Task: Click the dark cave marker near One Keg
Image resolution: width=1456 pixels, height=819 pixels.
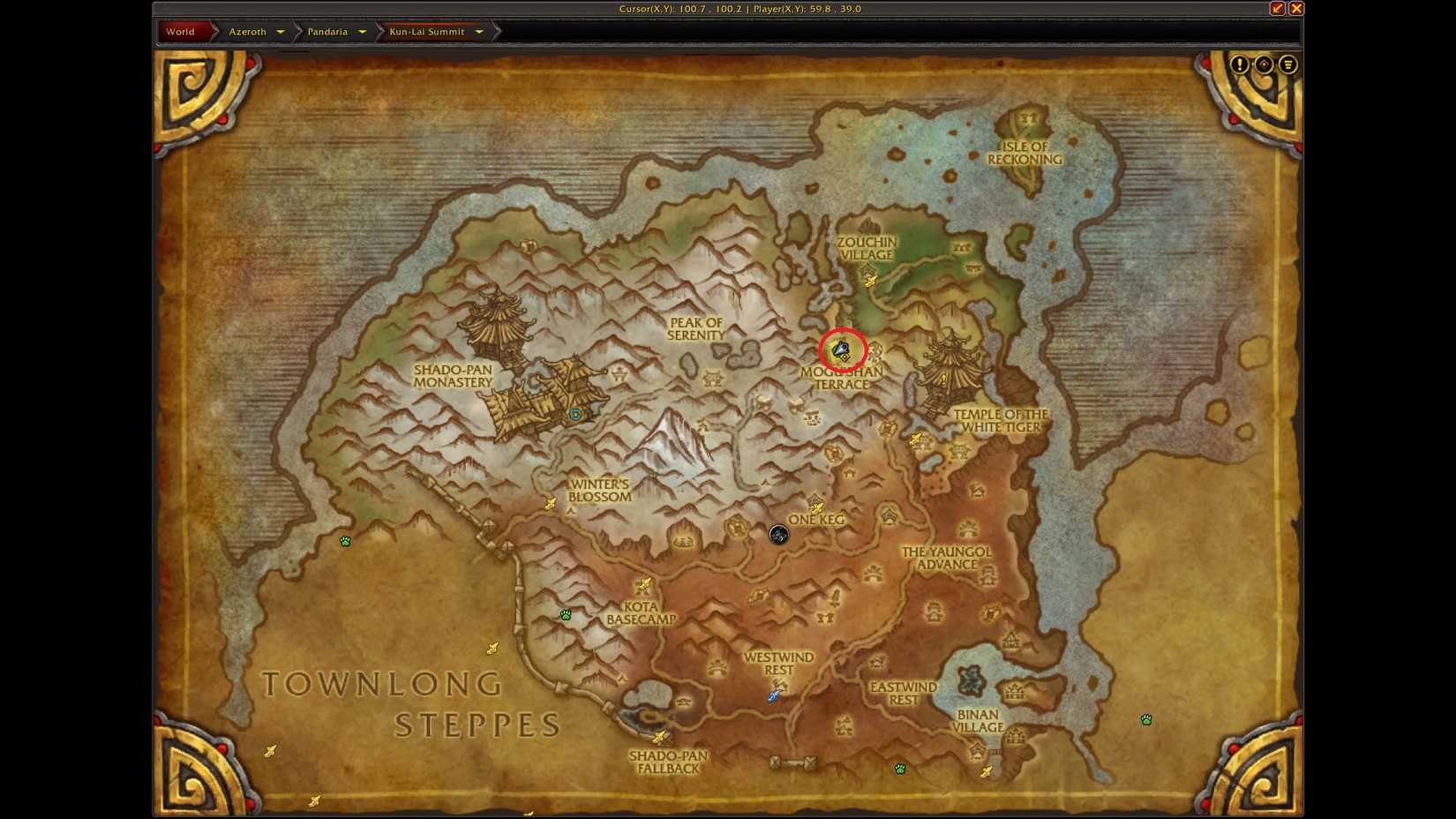Action: pyautogui.click(x=777, y=534)
